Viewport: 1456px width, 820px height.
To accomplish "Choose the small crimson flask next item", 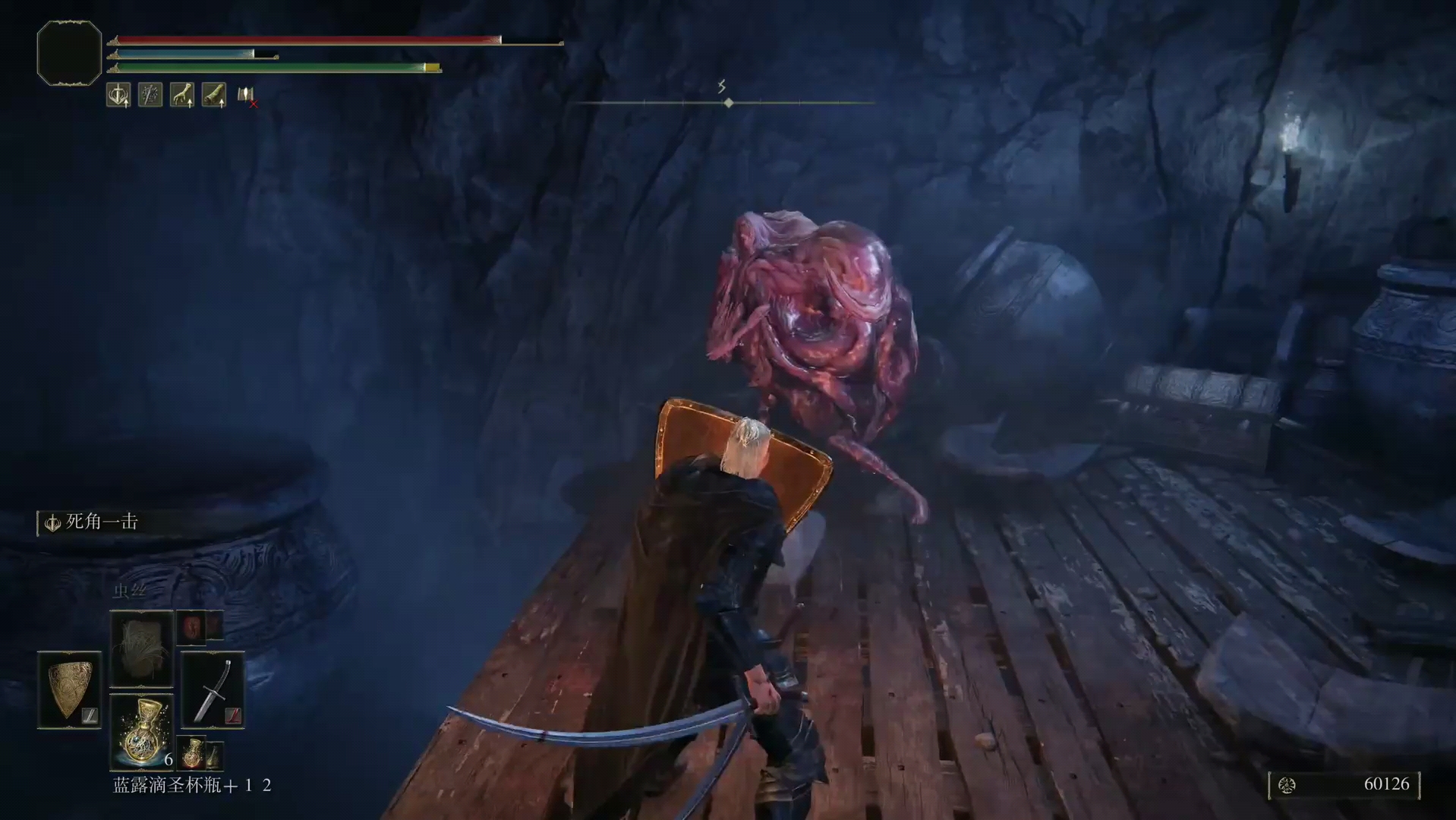I will tap(193, 752).
